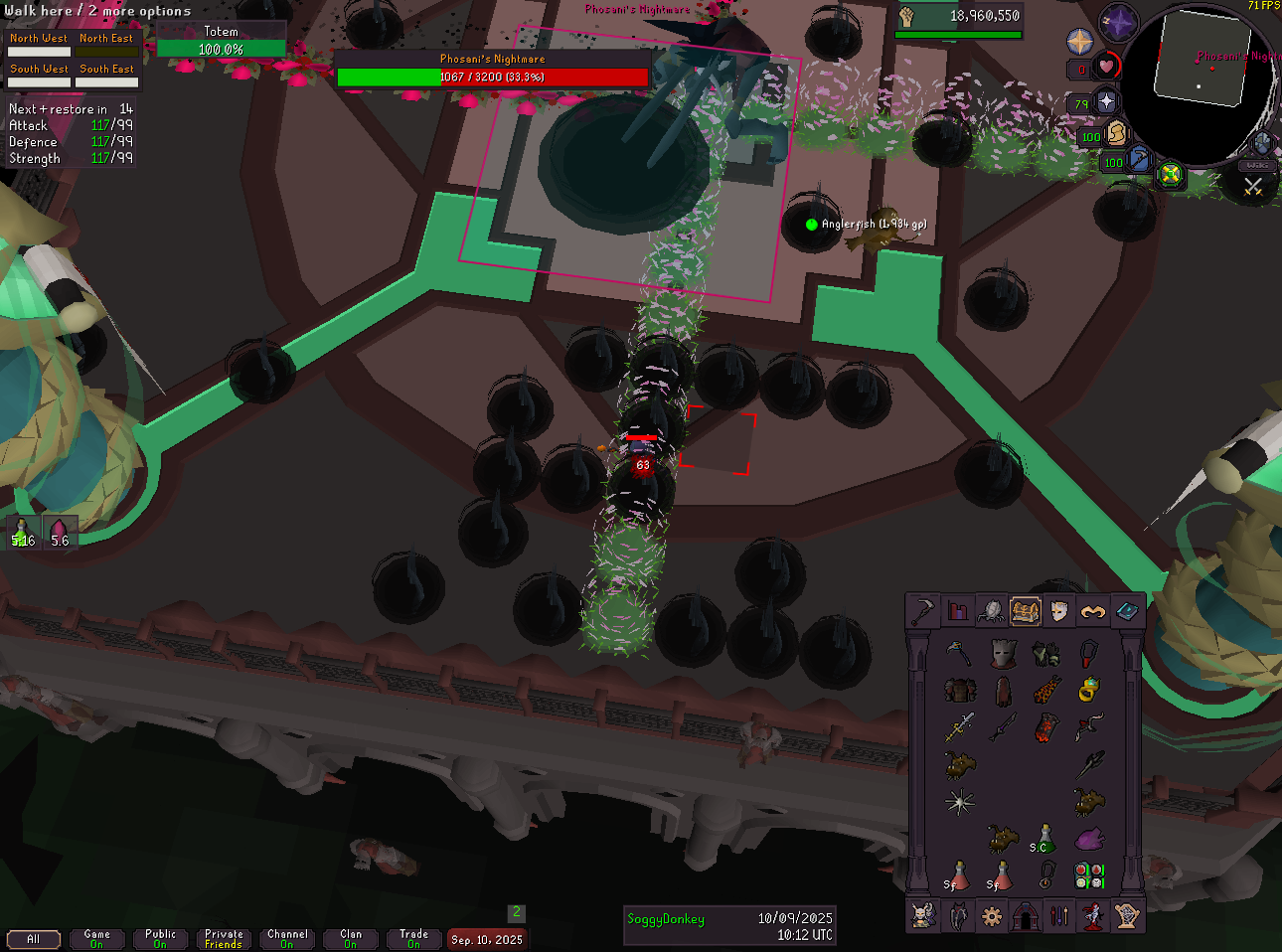The height and width of the screenshot is (952, 1282).
Task: Open the combat options scythe tab
Action: [924, 611]
